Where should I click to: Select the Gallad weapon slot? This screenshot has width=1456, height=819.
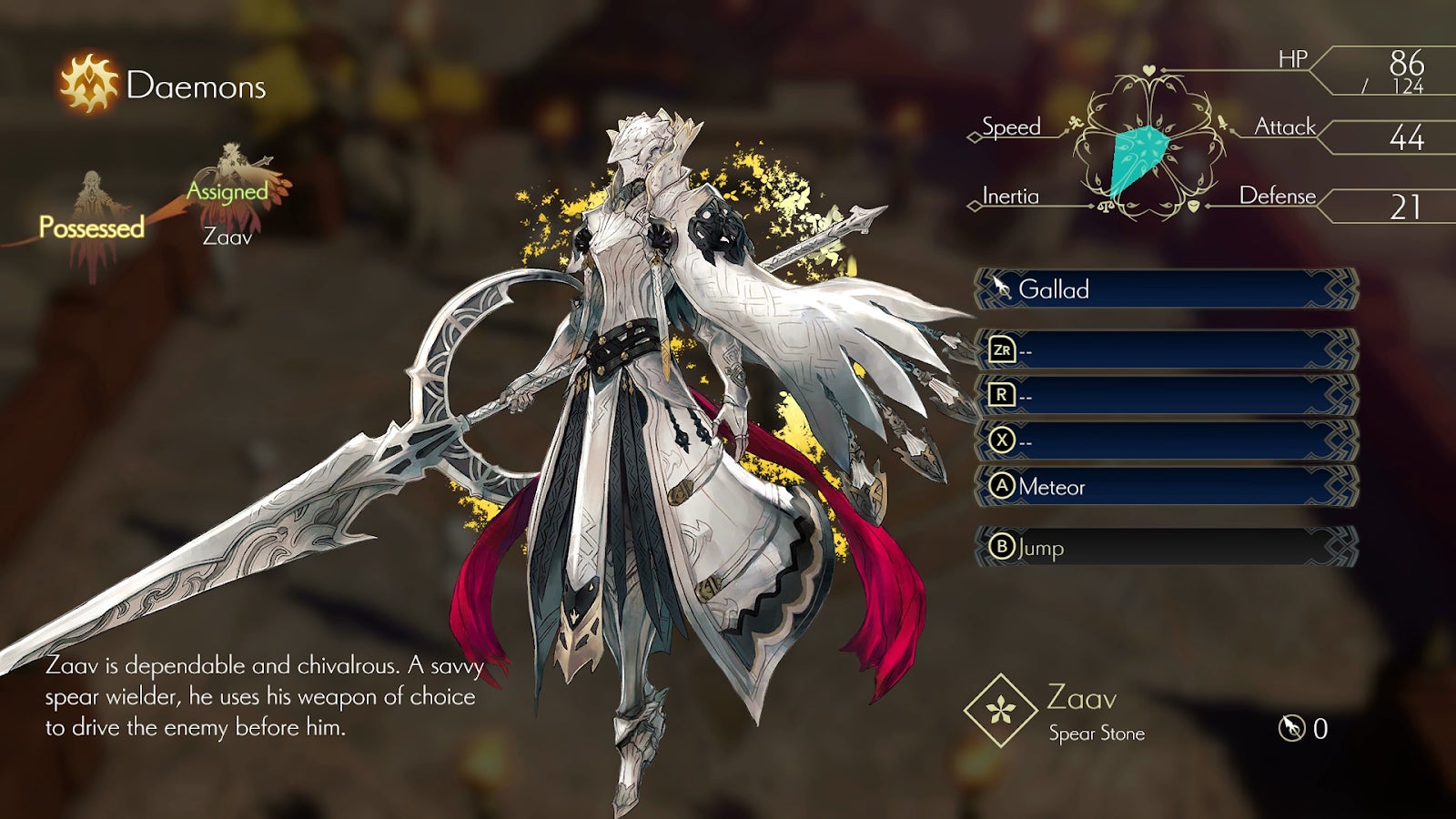[1165, 289]
